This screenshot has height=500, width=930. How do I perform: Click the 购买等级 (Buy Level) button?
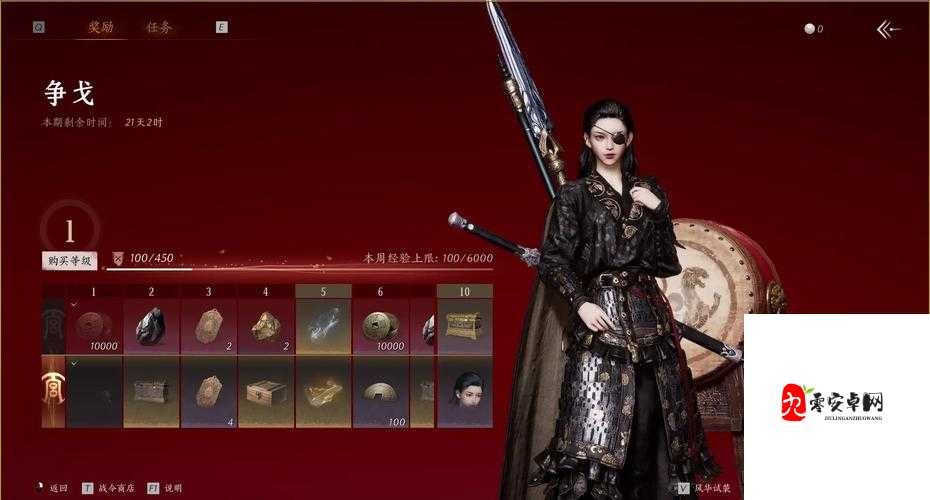tap(70, 260)
